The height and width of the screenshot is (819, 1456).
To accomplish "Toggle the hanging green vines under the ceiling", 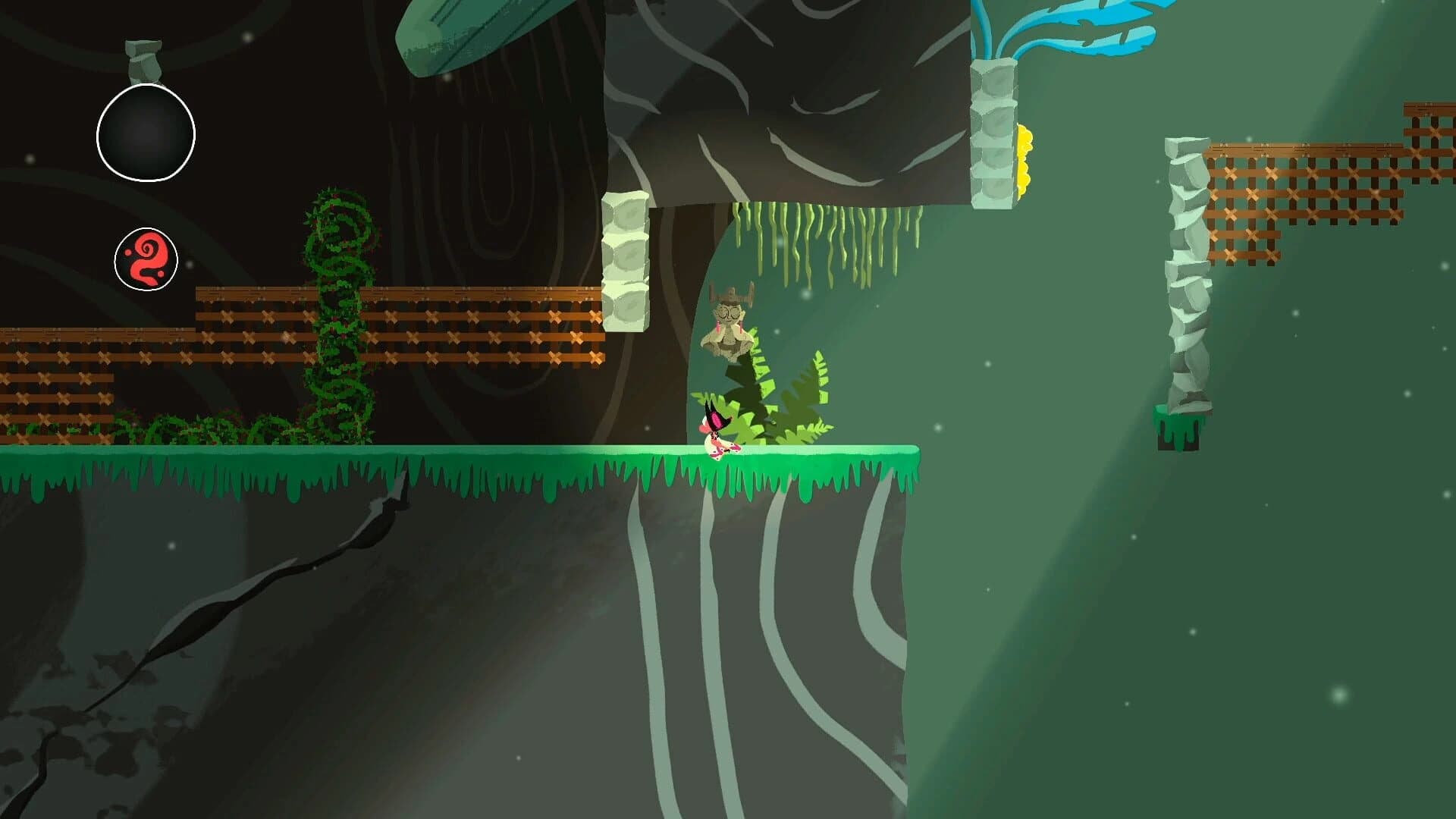I will point(827,243).
